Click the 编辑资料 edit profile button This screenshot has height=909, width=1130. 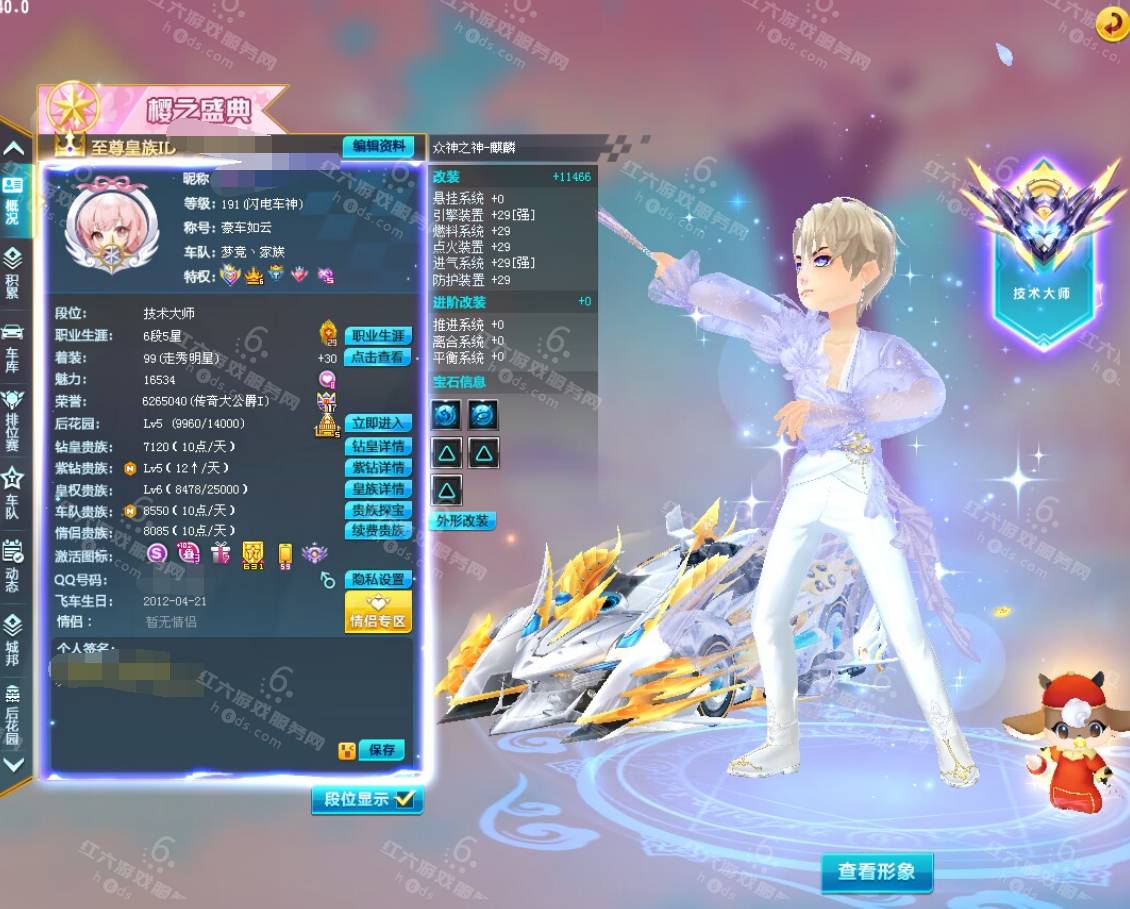378,146
